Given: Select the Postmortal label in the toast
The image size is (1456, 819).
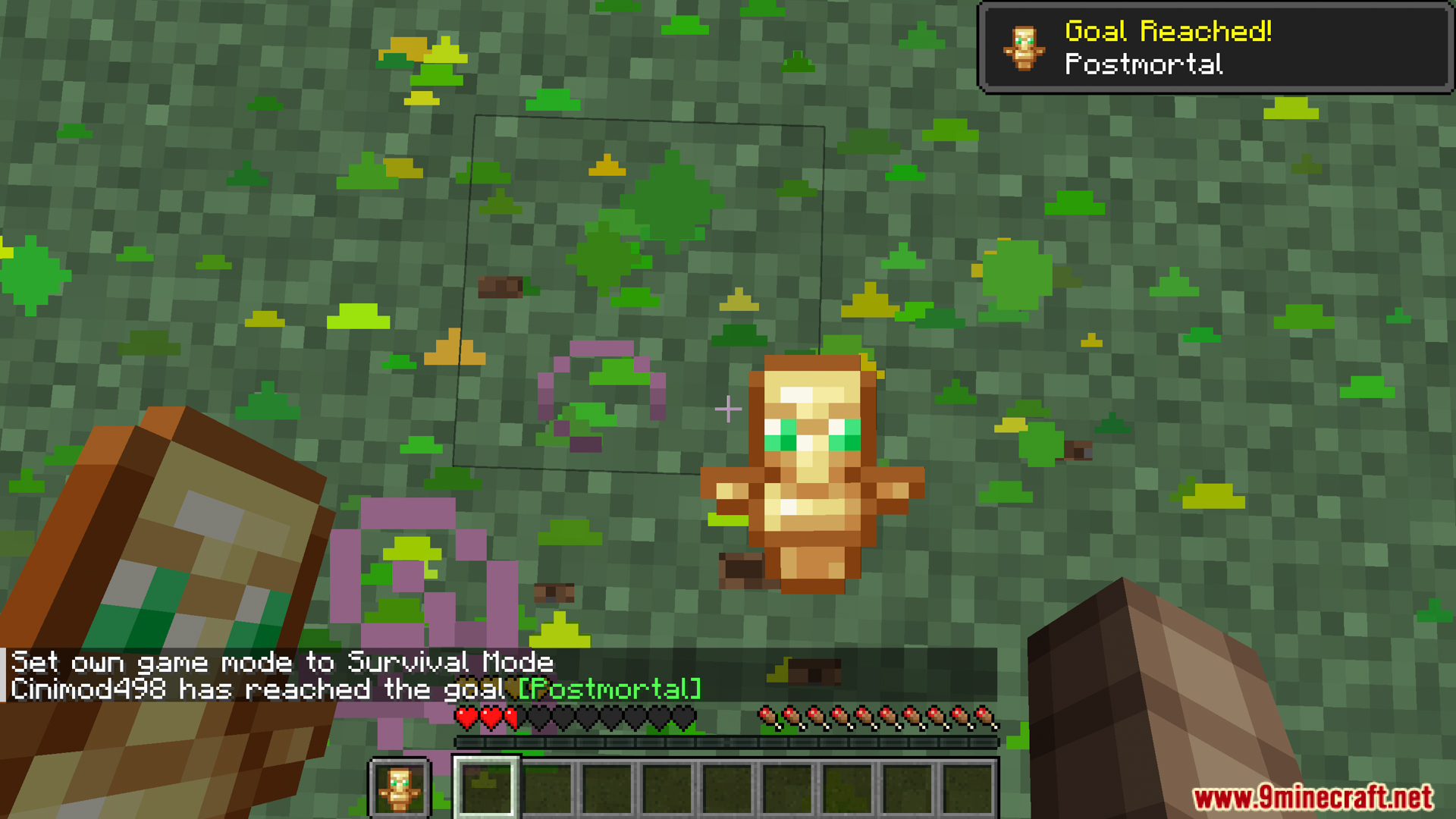Looking at the screenshot, I should tap(1144, 66).
